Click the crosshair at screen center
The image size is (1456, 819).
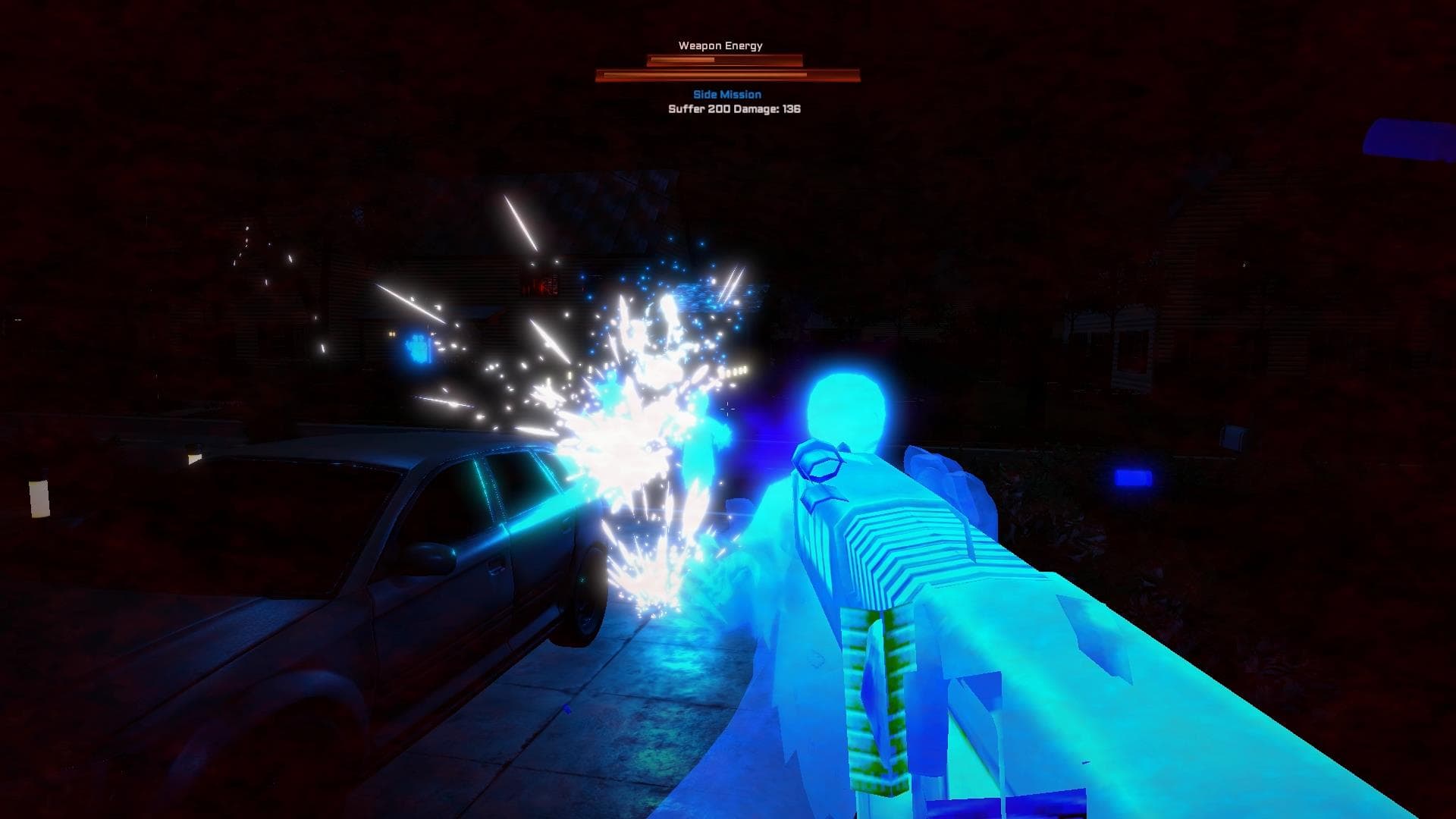click(x=728, y=409)
